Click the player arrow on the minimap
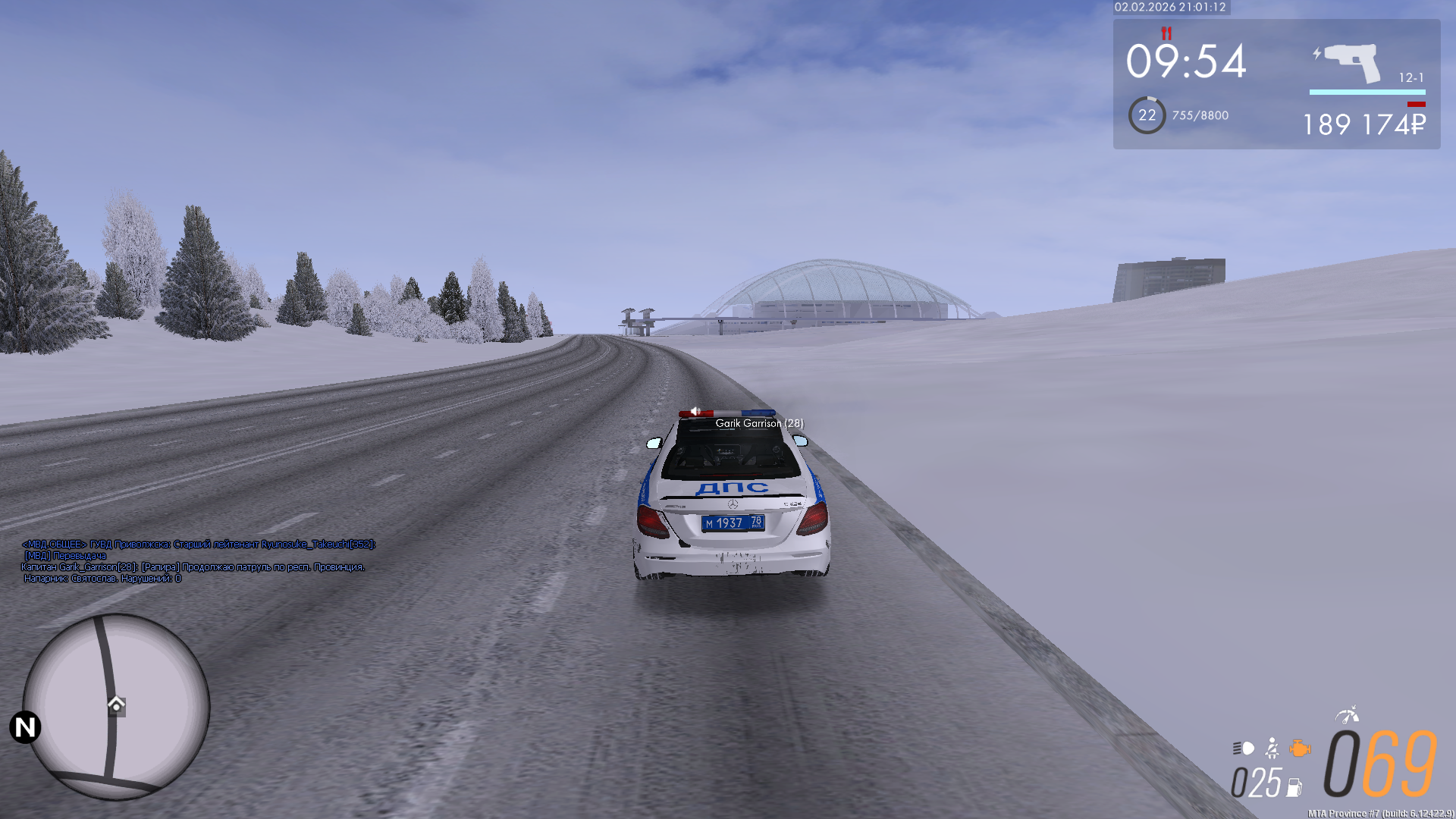This screenshot has height=819, width=1456. pyautogui.click(x=116, y=704)
